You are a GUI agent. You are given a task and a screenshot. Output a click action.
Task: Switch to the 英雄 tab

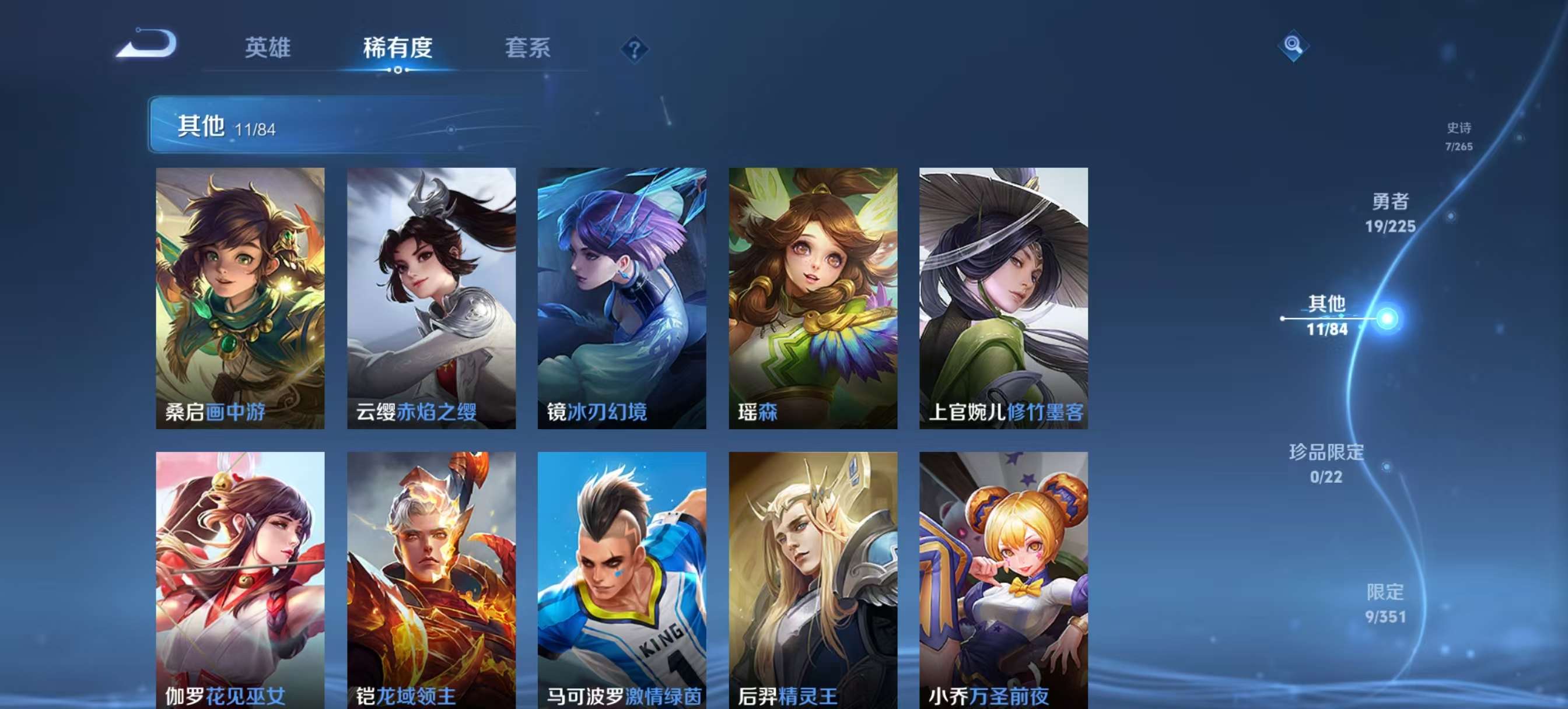tap(268, 49)
